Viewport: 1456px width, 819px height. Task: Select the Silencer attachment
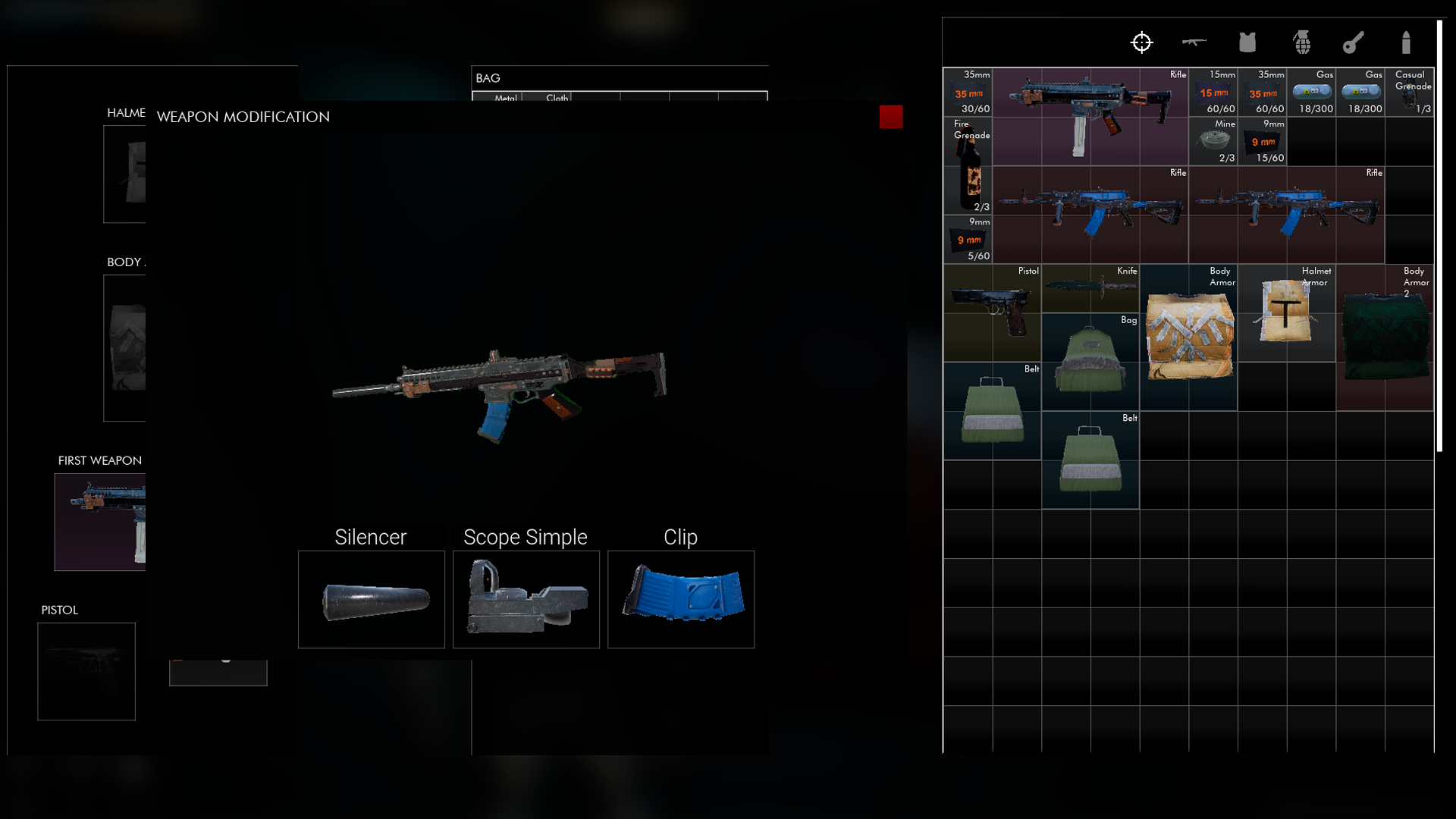(371, 599)
